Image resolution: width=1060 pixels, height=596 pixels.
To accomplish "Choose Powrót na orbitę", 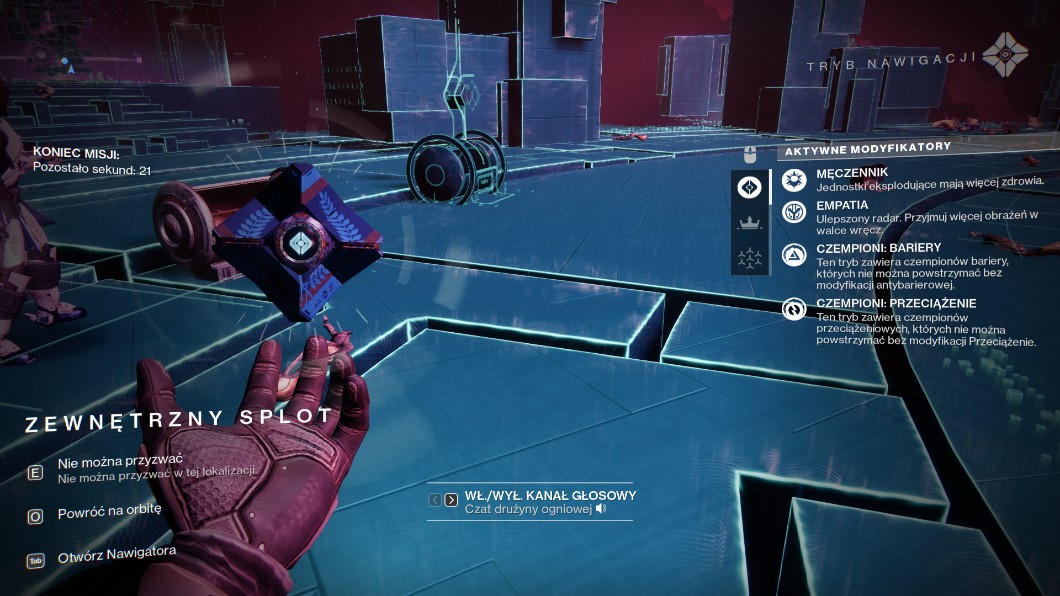I will [109, 509].
